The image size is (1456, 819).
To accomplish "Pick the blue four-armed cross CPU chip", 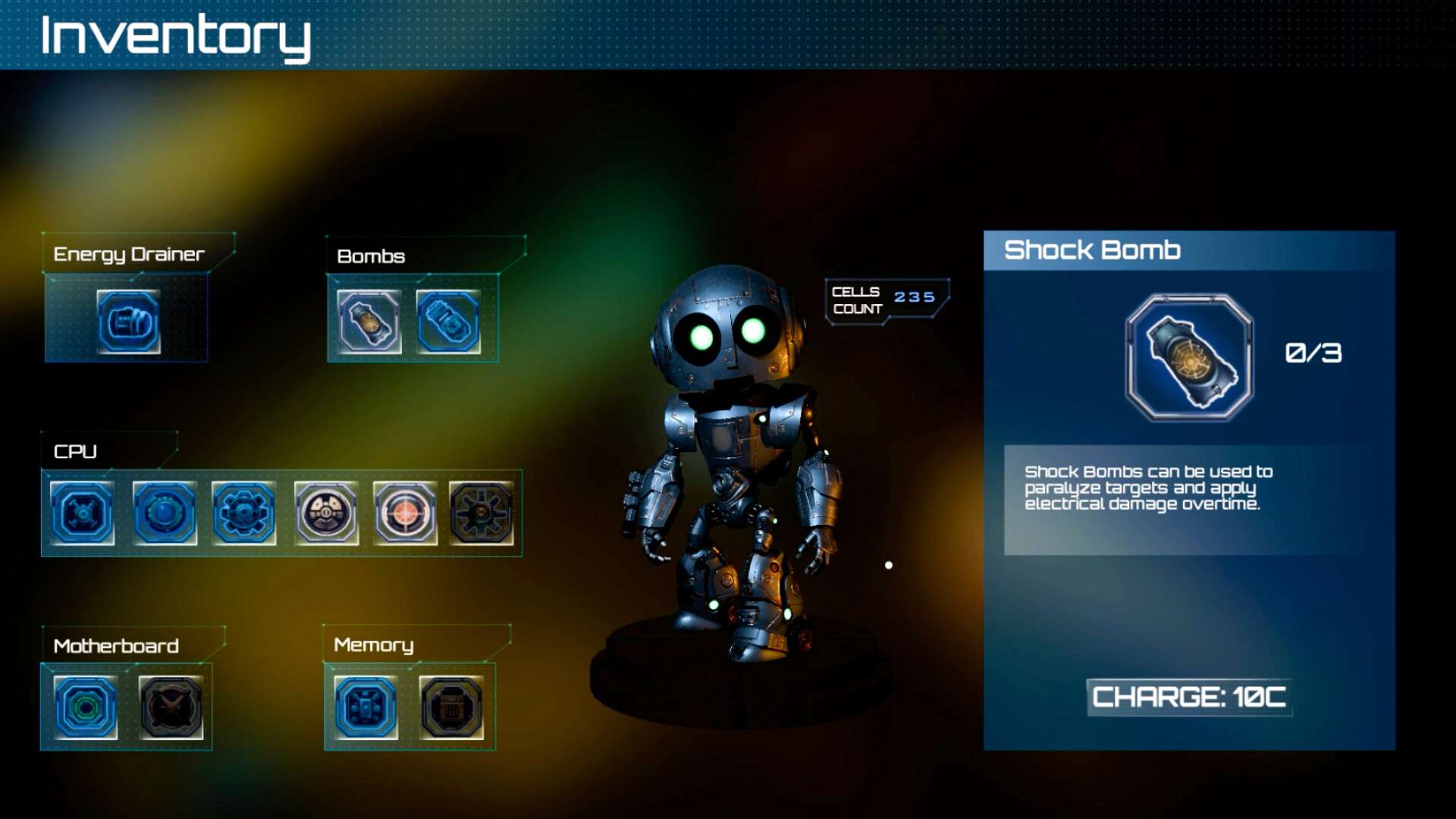I will point(83,513).
